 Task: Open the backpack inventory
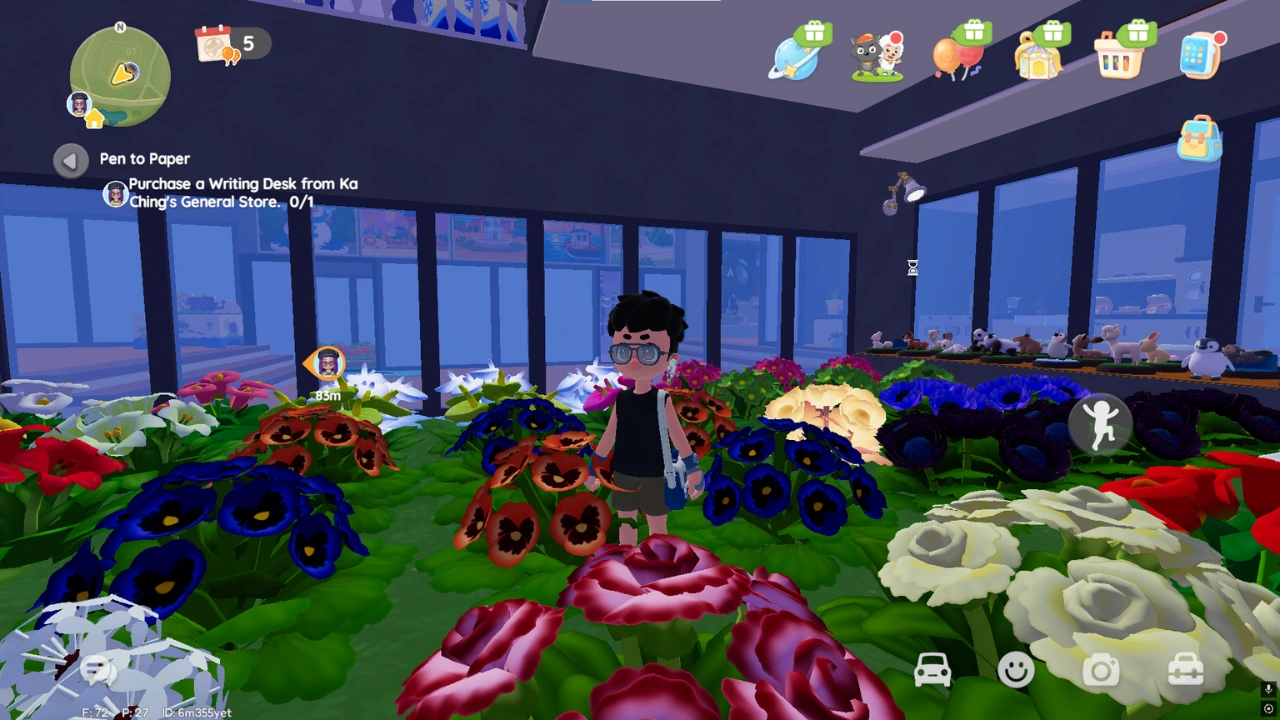pyautogui.click(x=1199, y=138)
